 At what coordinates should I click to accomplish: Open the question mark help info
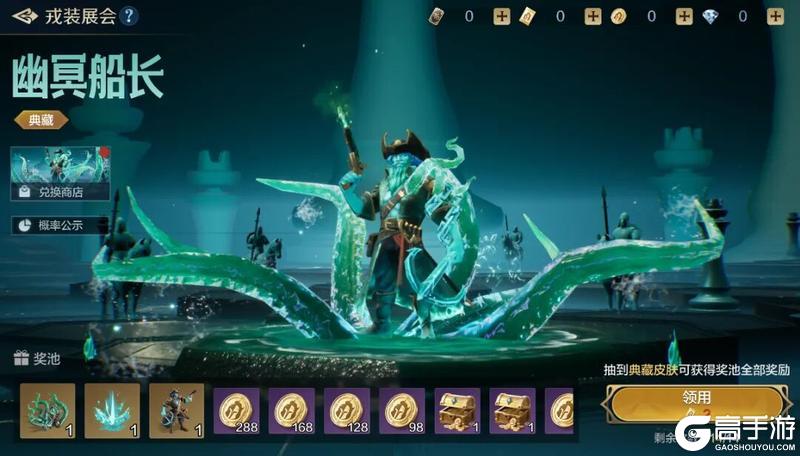[129, 16]
